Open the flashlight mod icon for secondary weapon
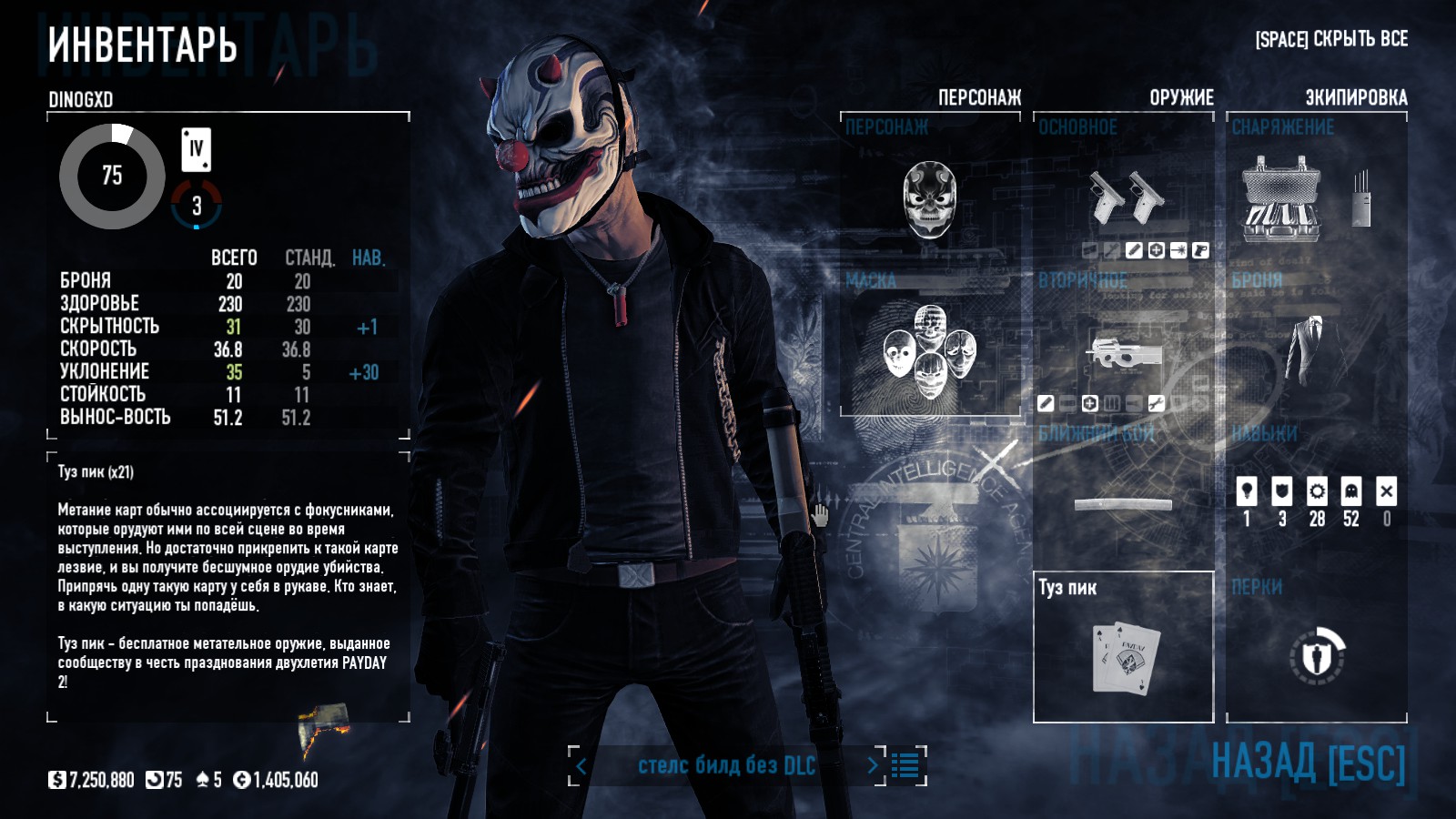The image size is (1456, 819). tap(1135, 403)
